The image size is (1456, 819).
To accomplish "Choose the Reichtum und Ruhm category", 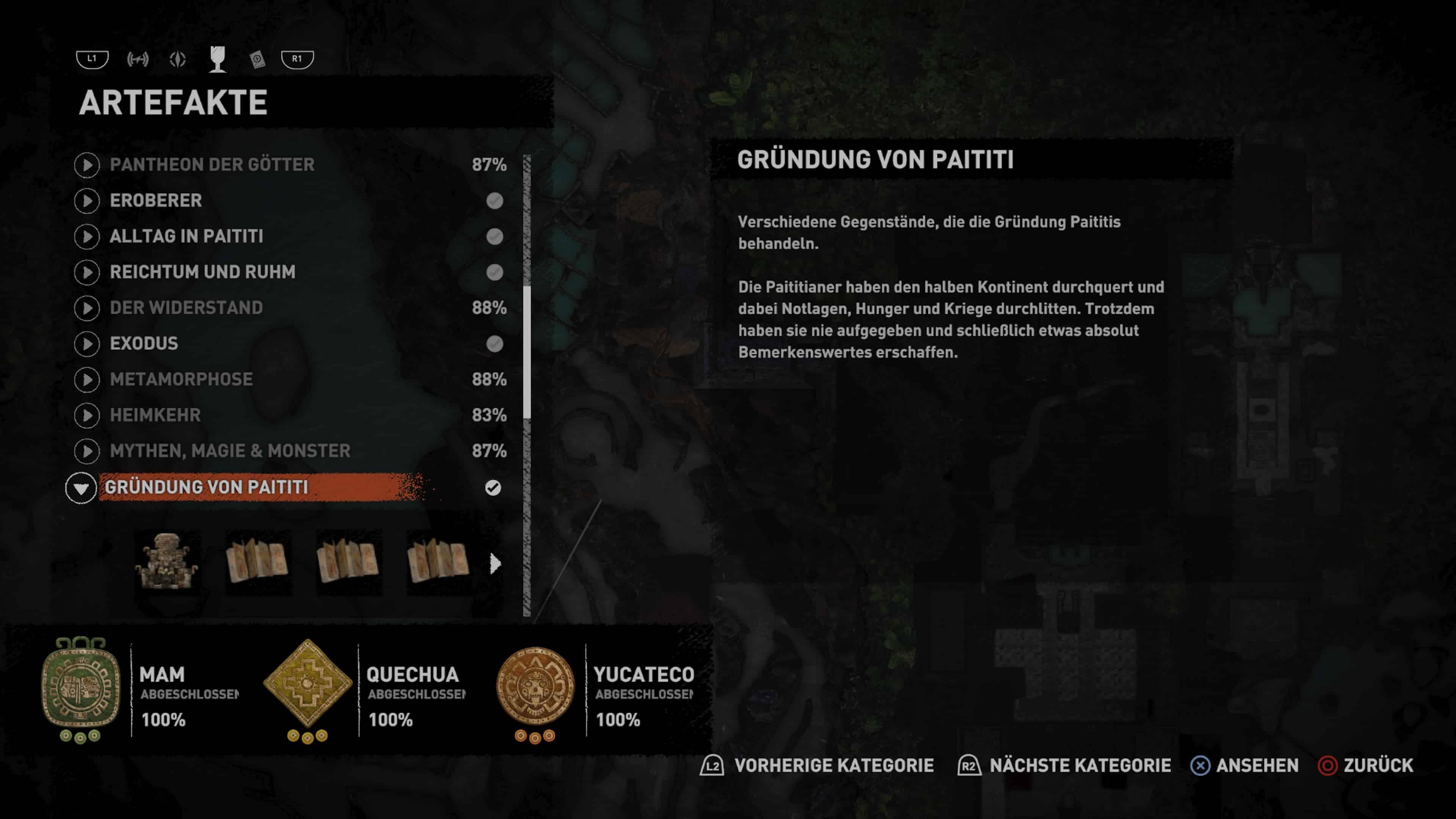I will pos(202,272).
